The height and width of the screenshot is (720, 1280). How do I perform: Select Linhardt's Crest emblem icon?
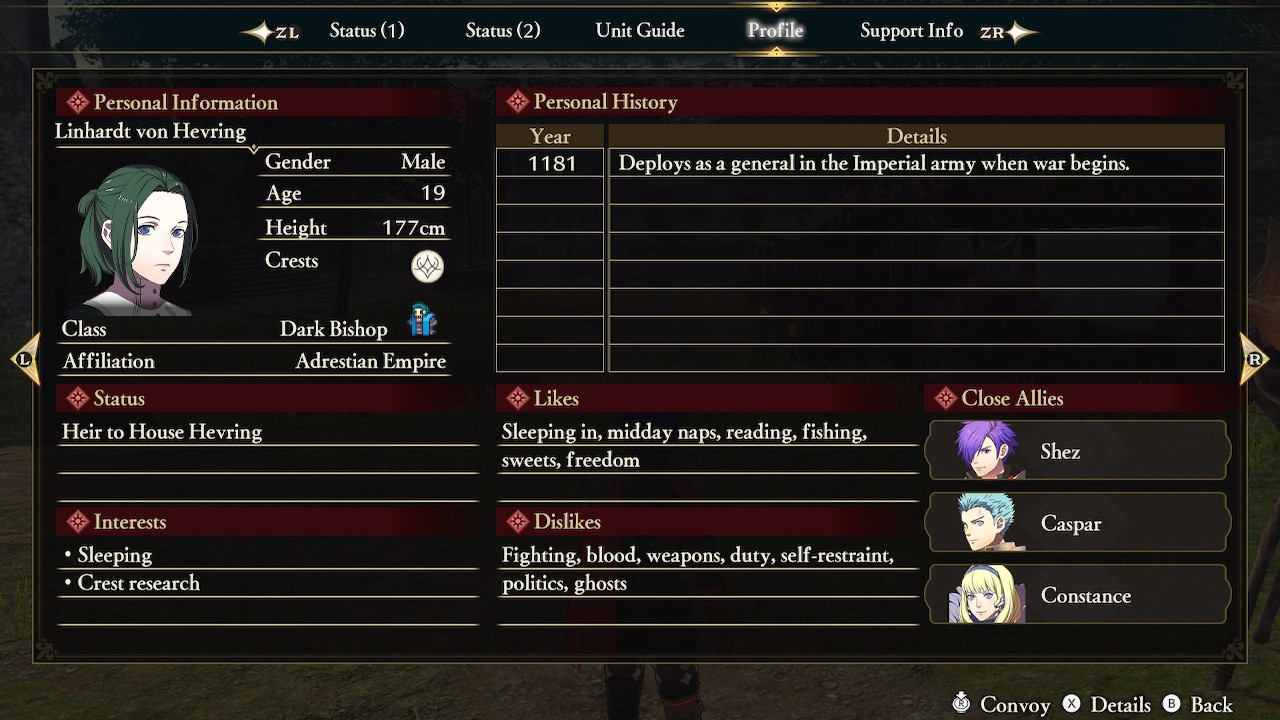(x=427, y=266)
